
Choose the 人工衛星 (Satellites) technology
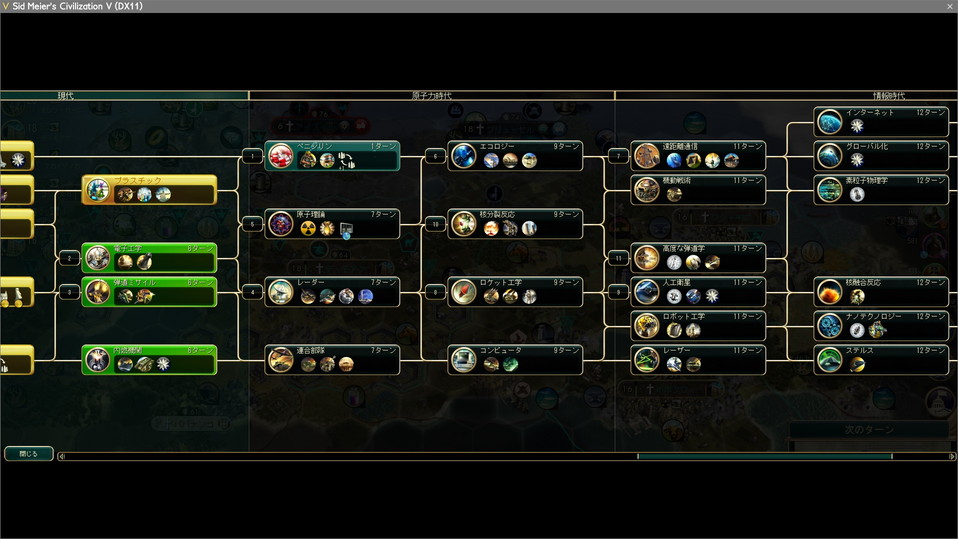698,292
